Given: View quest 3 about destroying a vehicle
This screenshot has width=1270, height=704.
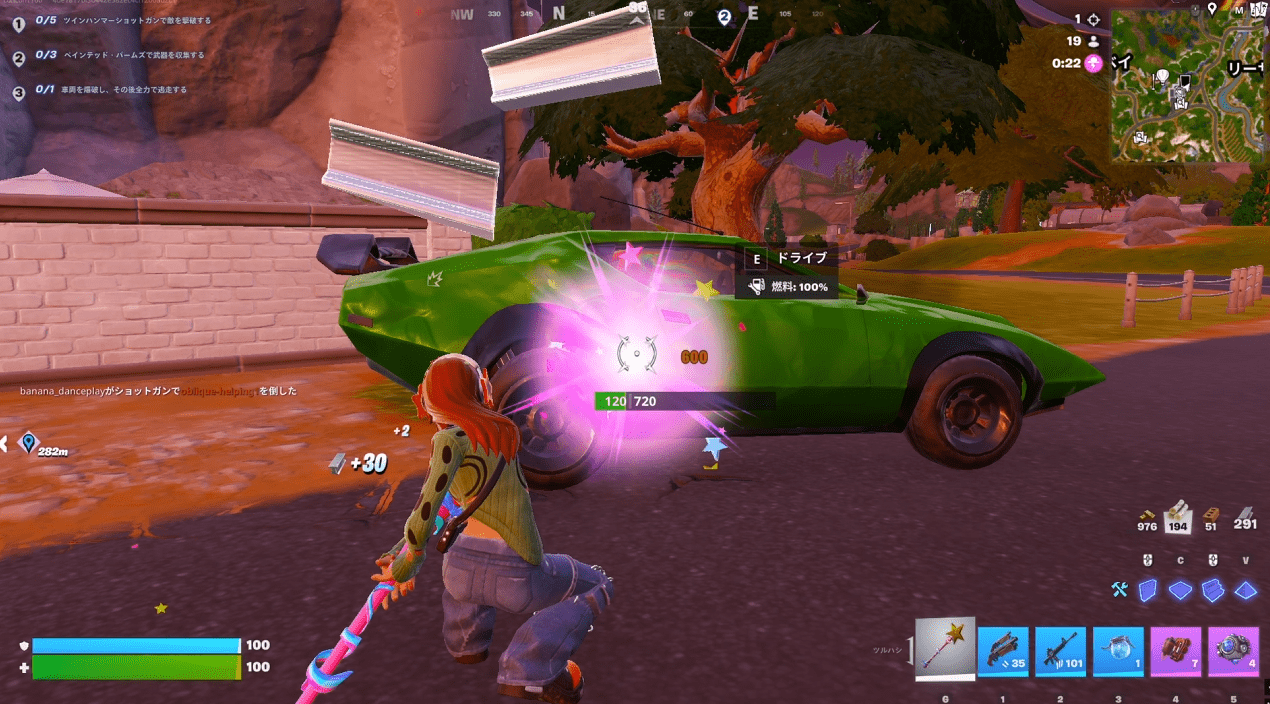Looking at the screenshot, I should (110, 90).
